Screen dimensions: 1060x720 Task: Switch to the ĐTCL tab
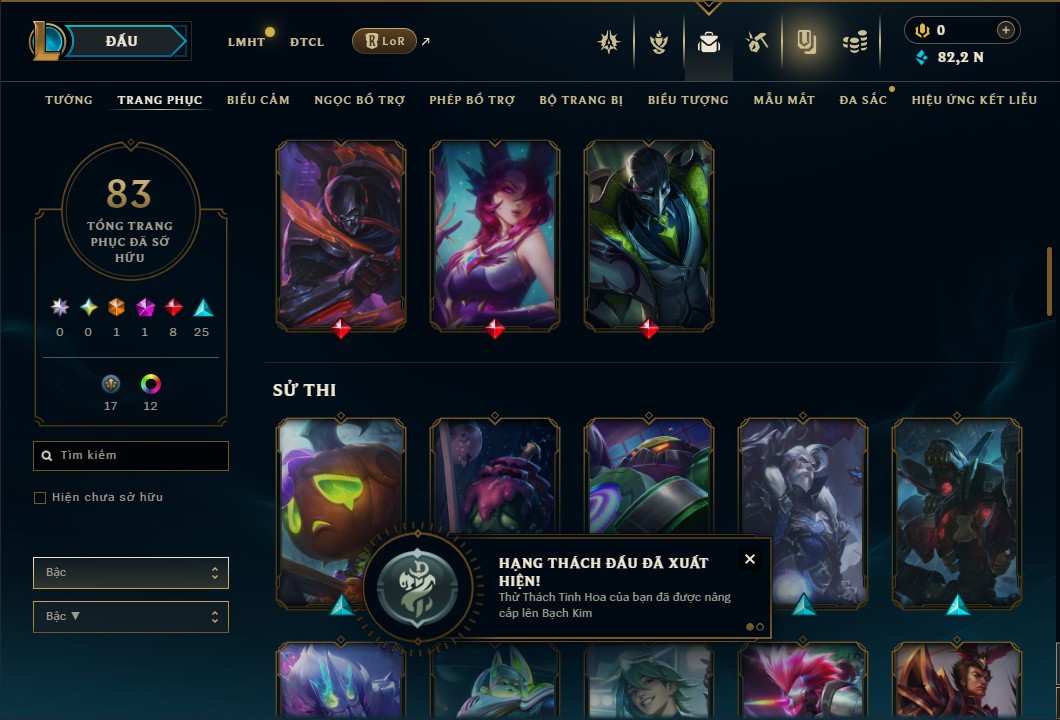(306, 42)
